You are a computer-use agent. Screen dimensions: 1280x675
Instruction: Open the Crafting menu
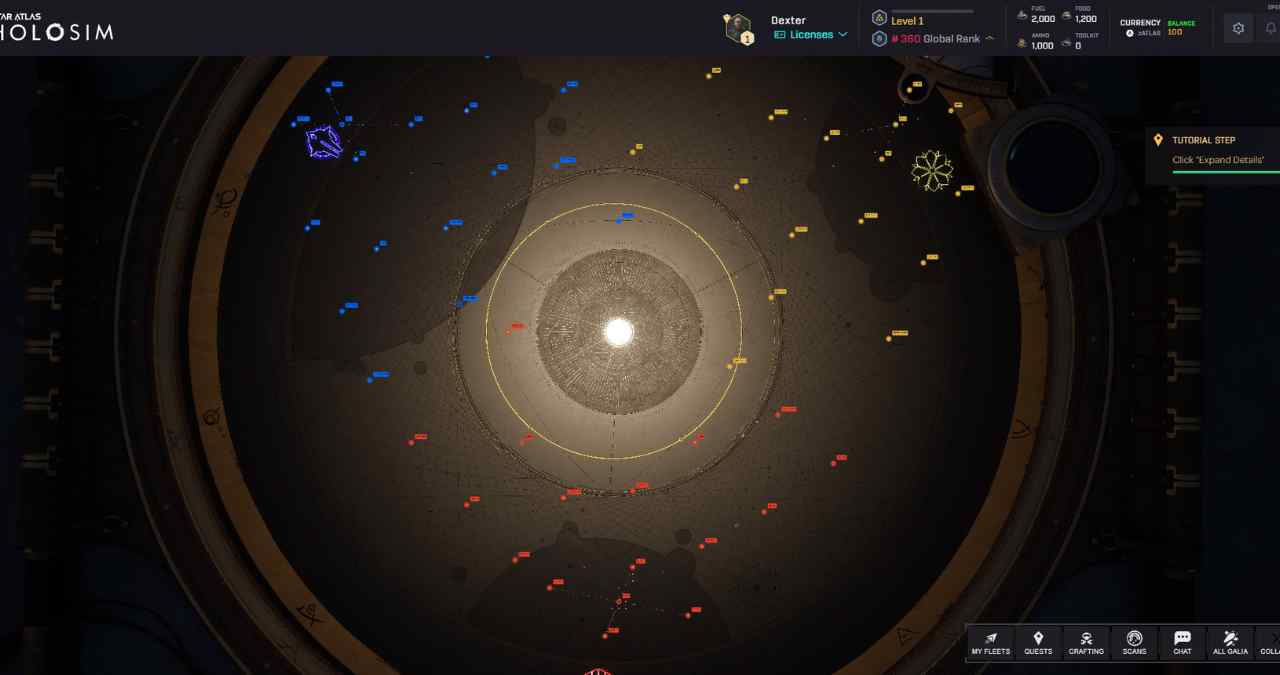pyautogui.click(x=1086, y=643)
